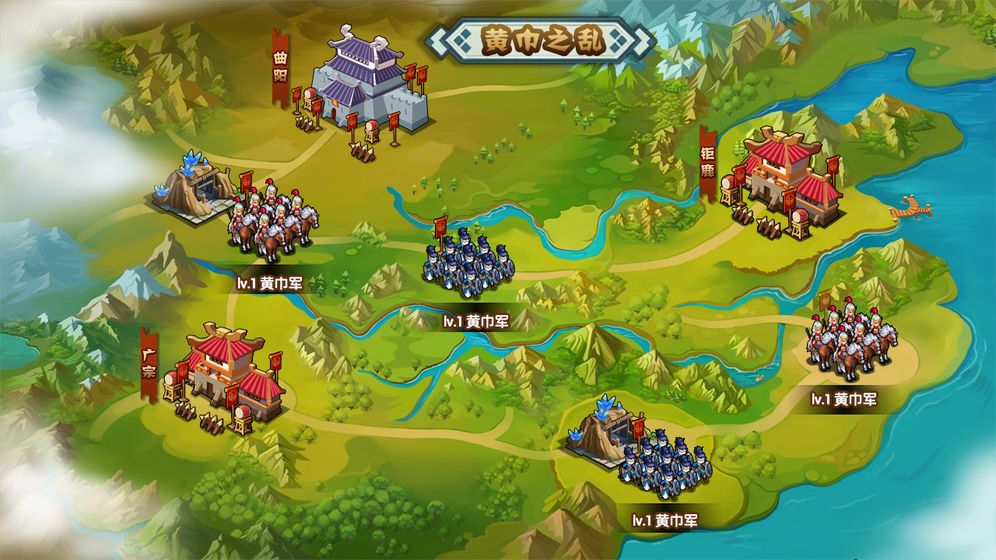996x560 pixels.
Task: Open the crystal mine guarded by red cavalry
Action: 193,186
